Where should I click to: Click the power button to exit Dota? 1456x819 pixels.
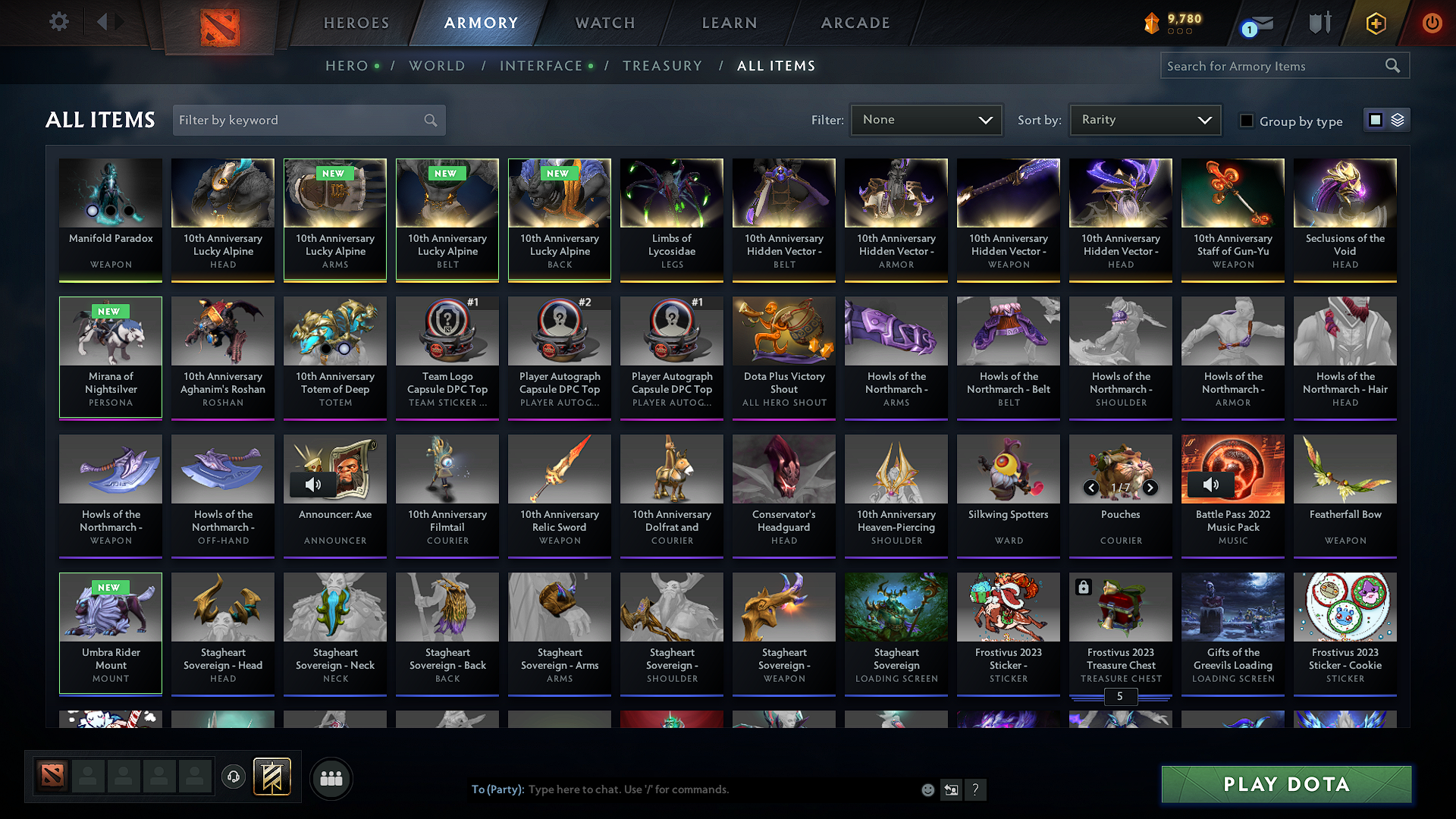click(x=1431, y=23)
